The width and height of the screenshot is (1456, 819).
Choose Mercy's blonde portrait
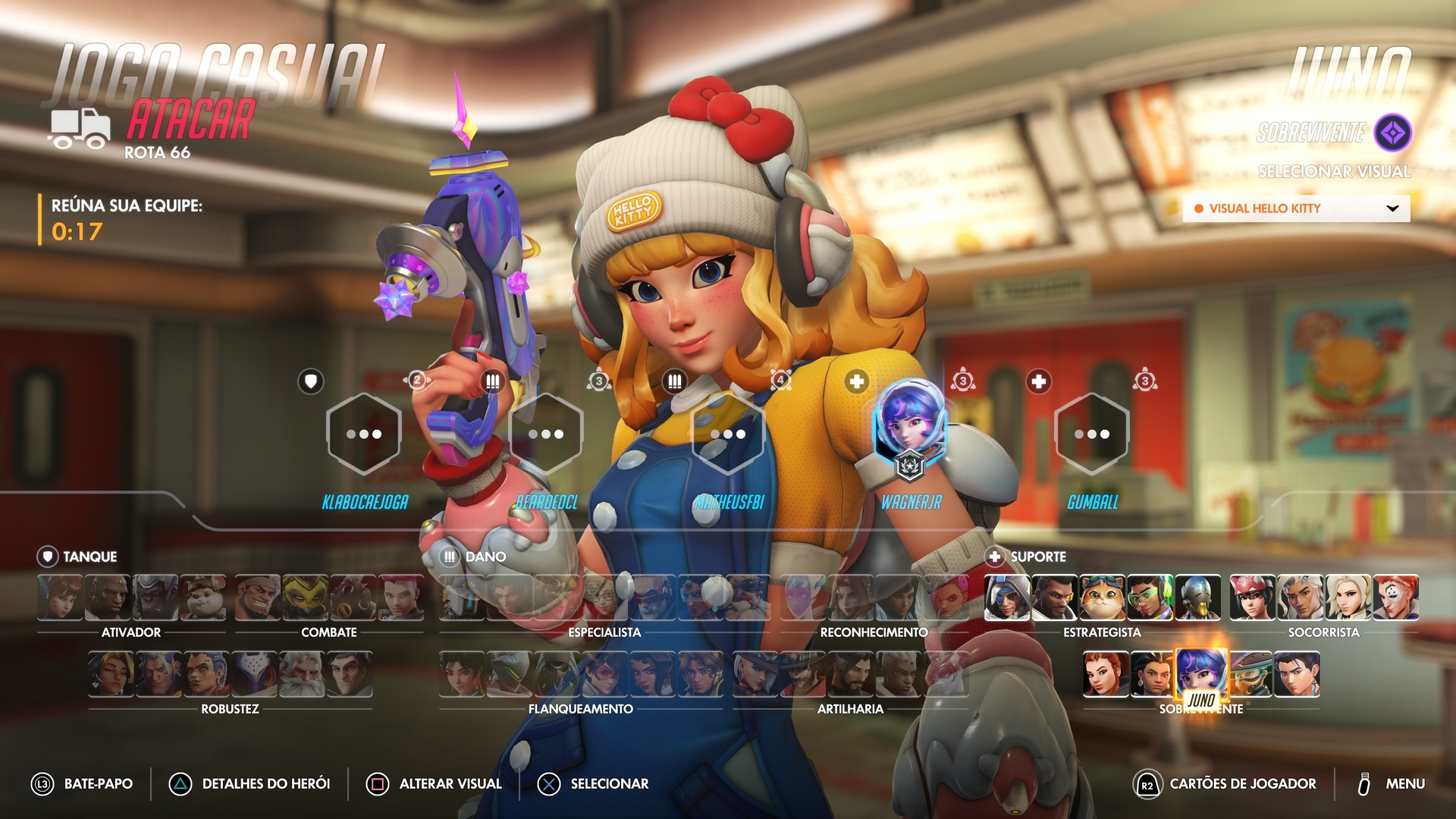(1348, 598)
